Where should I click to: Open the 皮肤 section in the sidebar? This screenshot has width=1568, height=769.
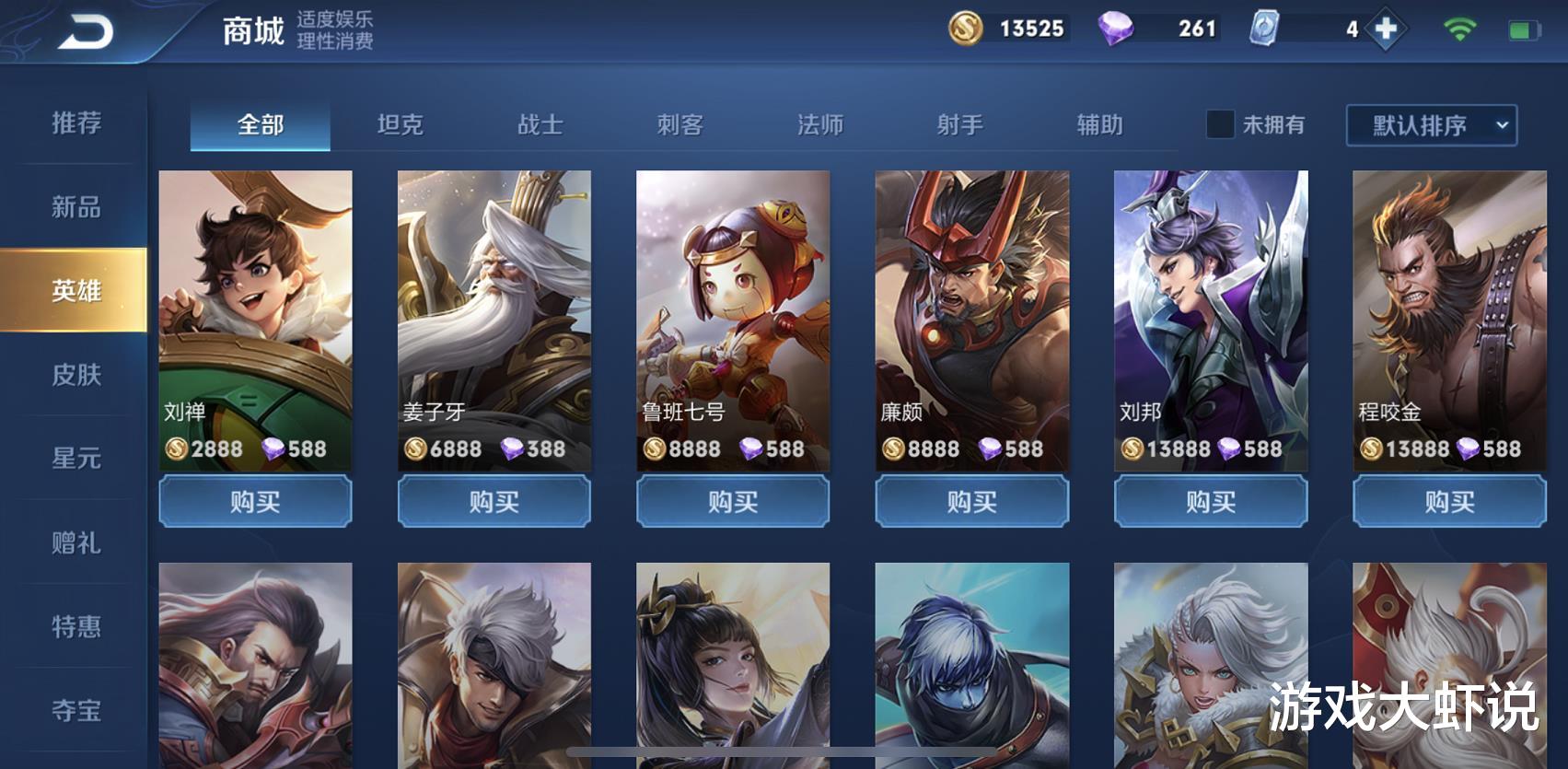click(x=76, y=377)
